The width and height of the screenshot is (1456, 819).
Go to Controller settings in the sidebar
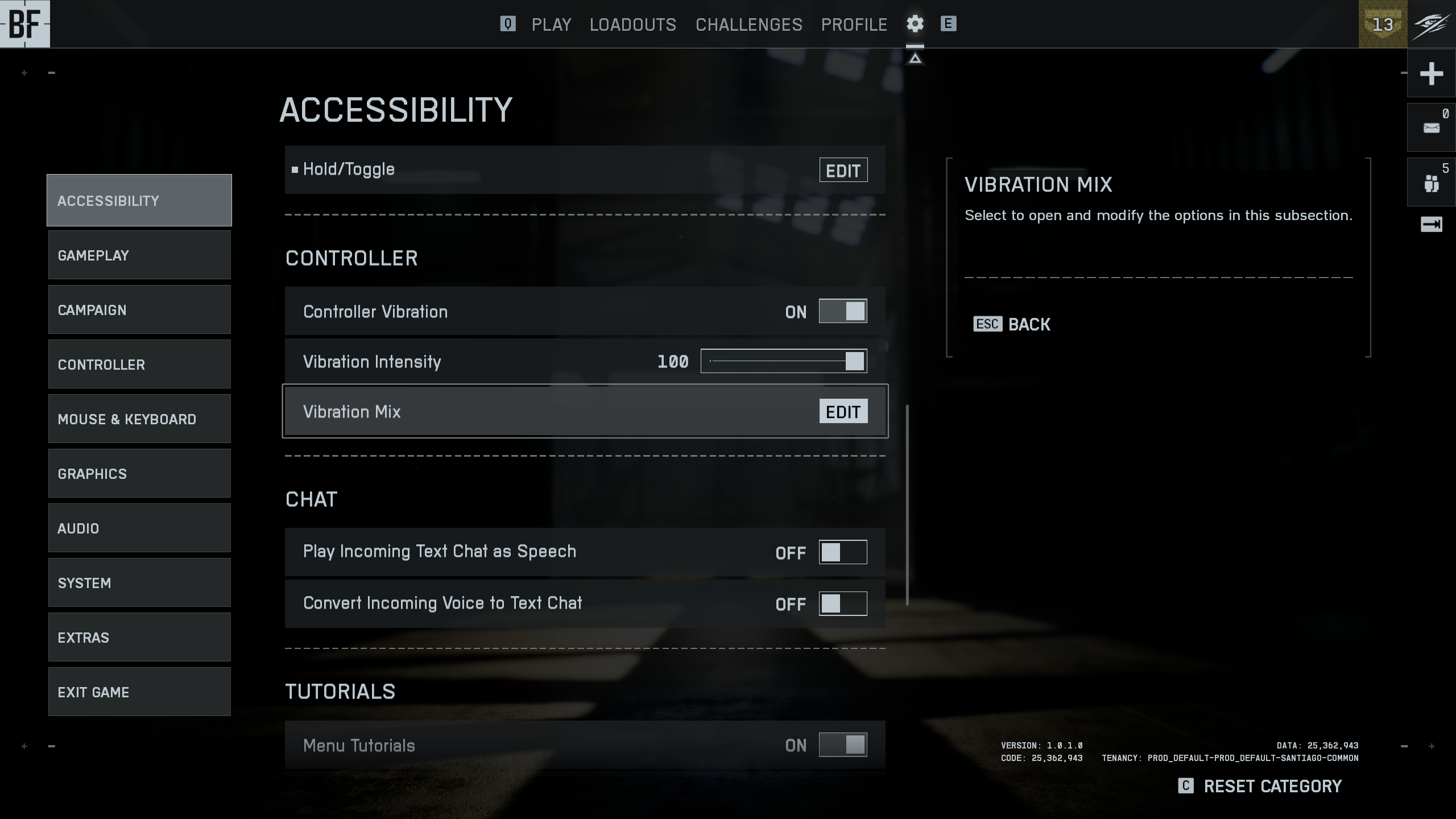click(x=139, y=365)
